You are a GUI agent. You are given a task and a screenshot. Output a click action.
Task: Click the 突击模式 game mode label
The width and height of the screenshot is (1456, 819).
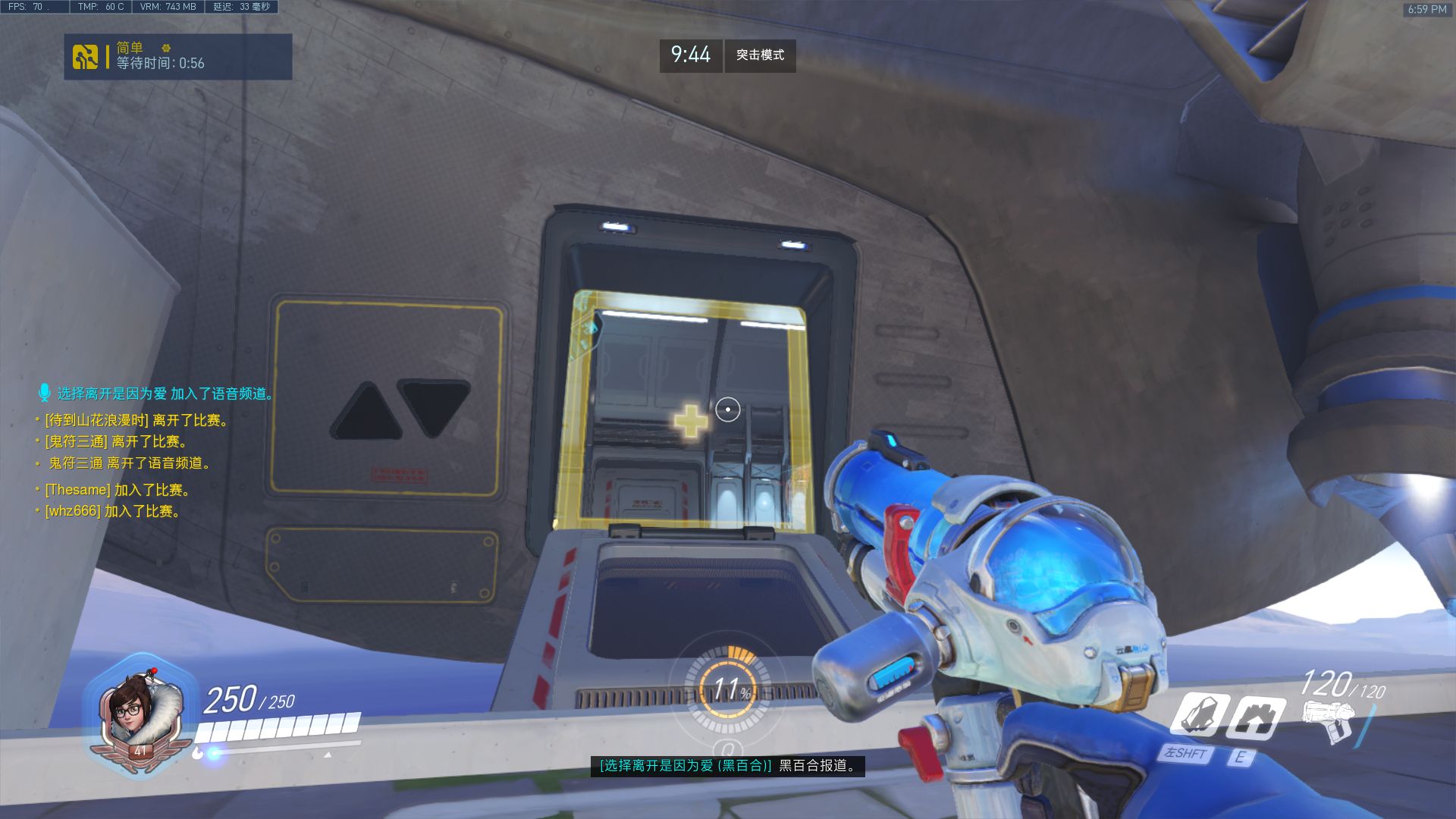760,55
